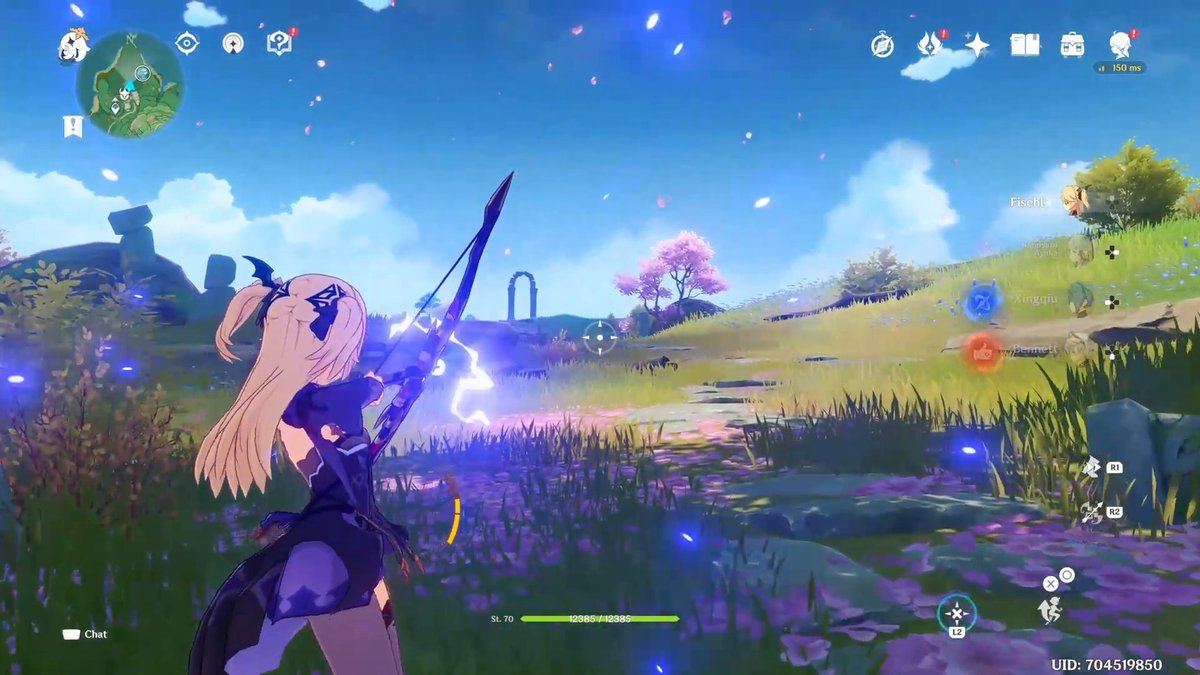Open the quest banner with exclamation mark
The height and width of the screenshot is (675, 1200).
tap(72, 126)
